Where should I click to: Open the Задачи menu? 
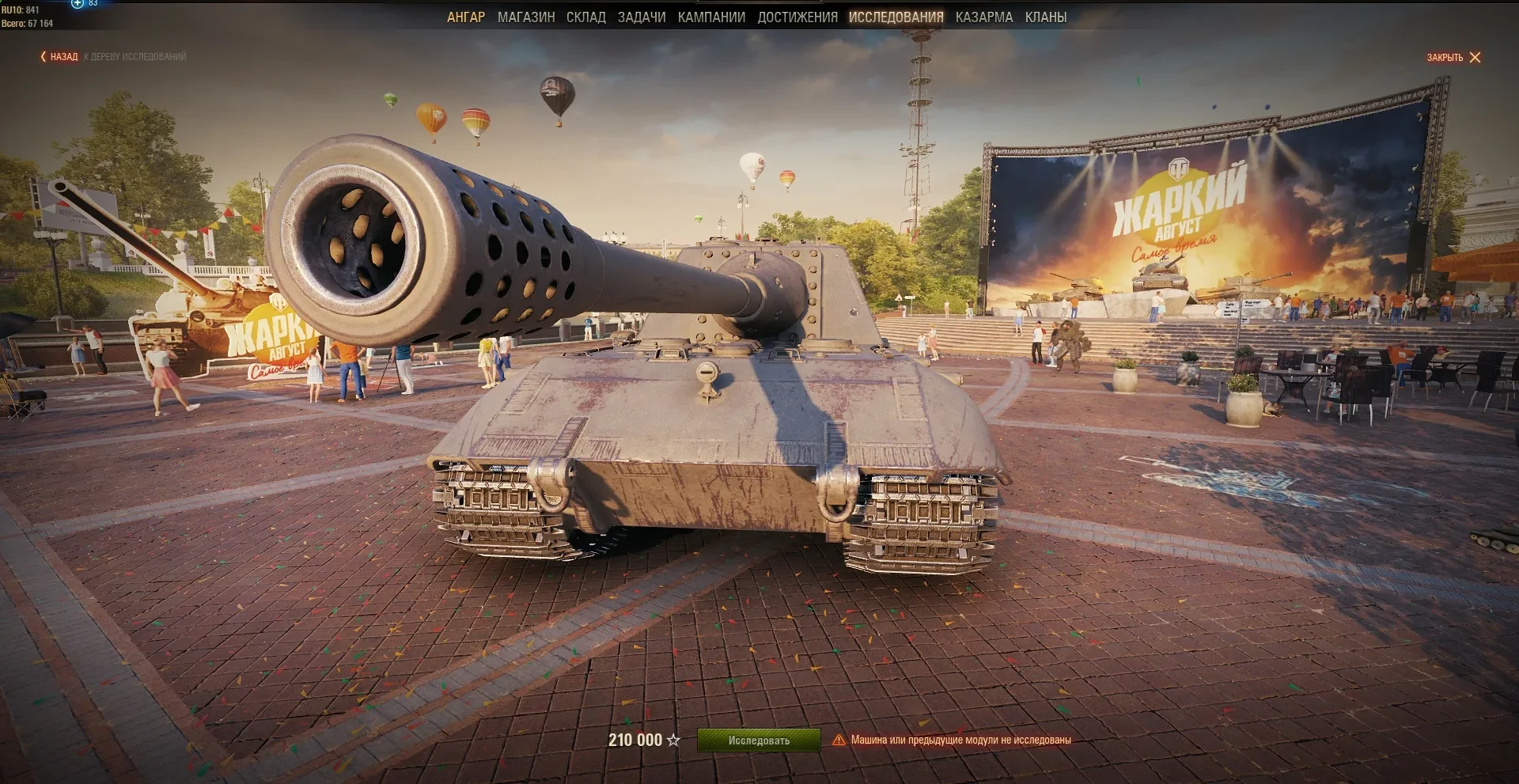click(x=642, y=17)
